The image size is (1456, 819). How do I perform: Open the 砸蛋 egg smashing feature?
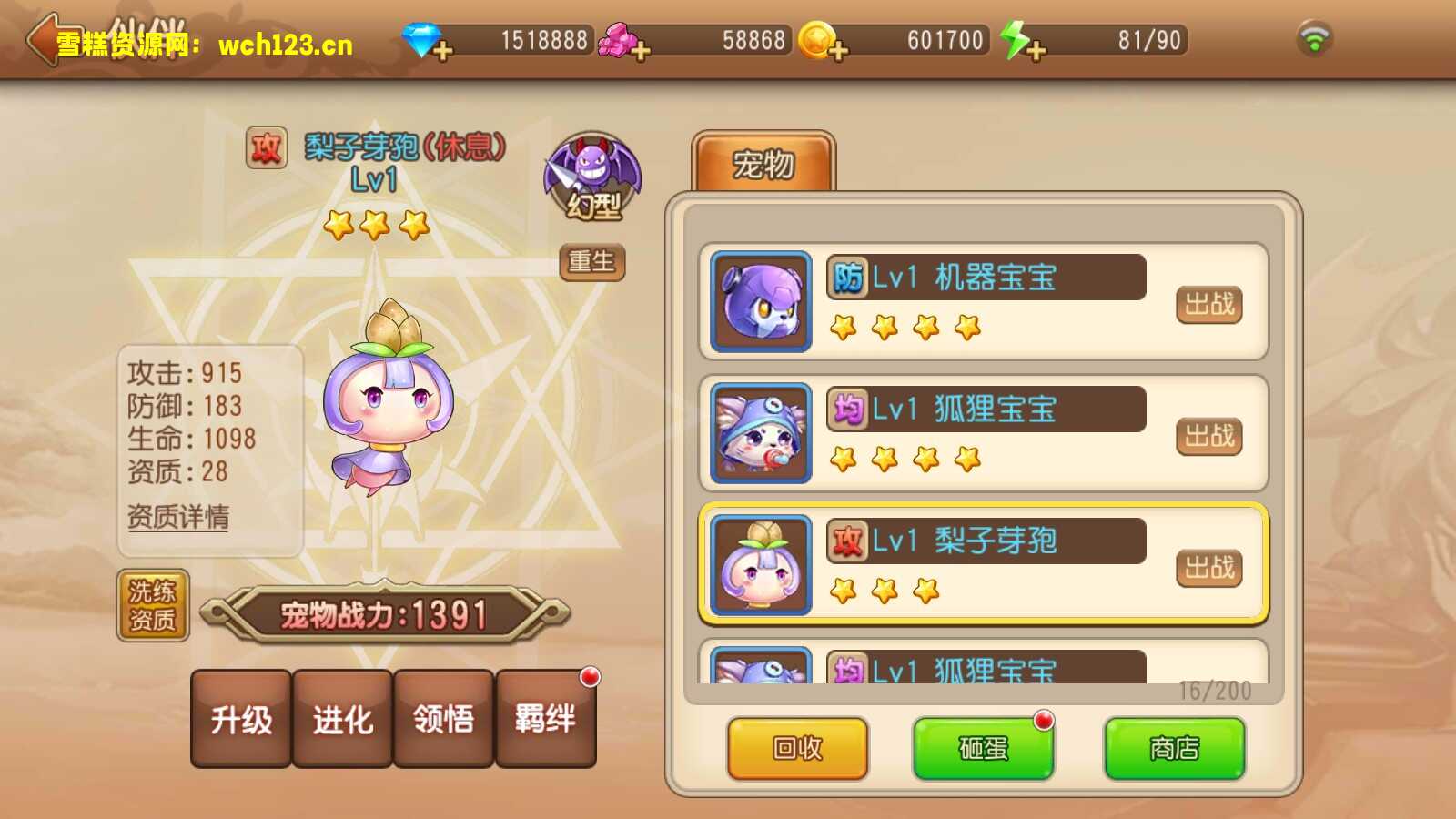tap(983, 748)
